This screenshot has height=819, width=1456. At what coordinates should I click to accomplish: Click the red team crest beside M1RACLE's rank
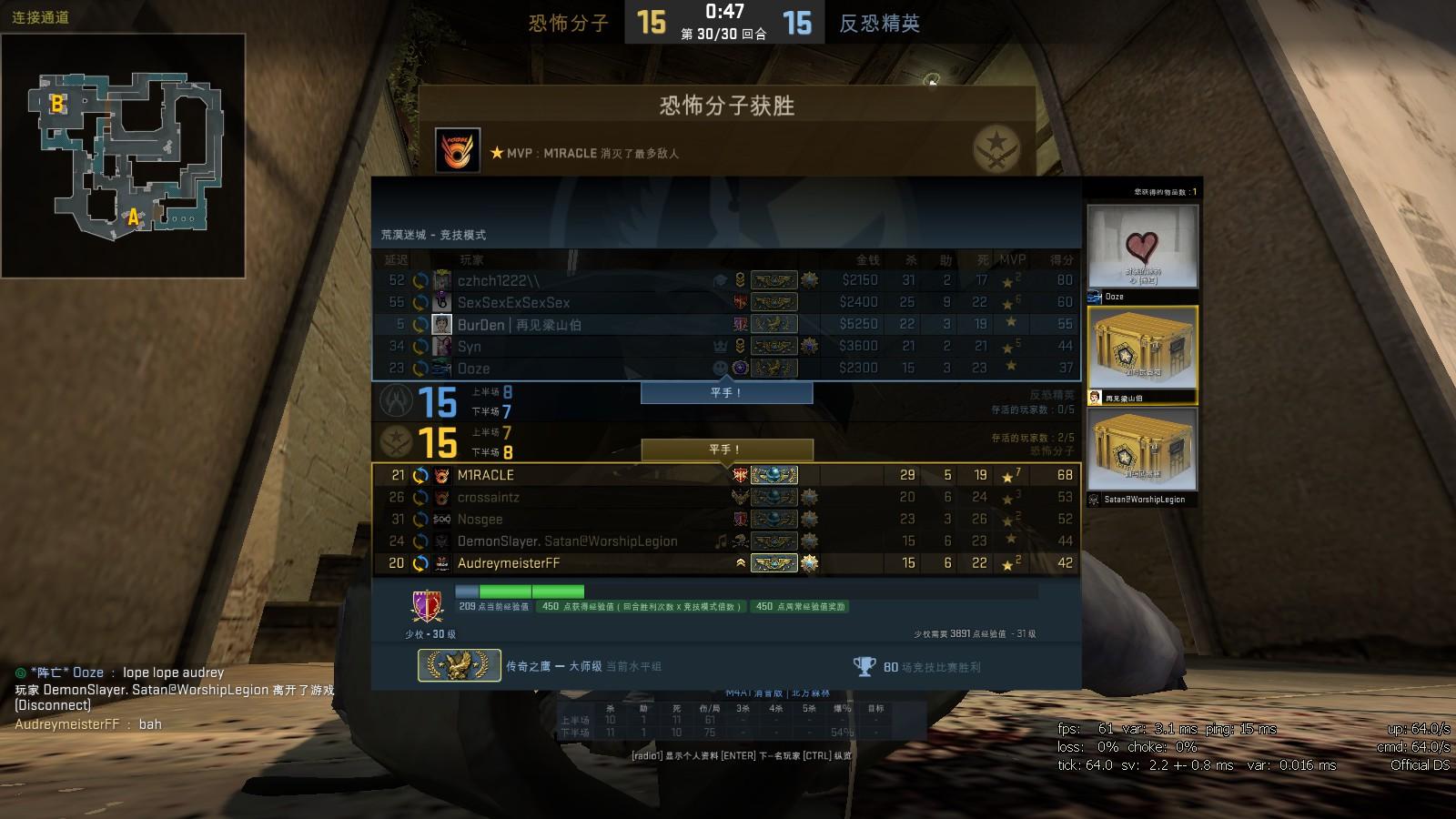tap(740, 474)
